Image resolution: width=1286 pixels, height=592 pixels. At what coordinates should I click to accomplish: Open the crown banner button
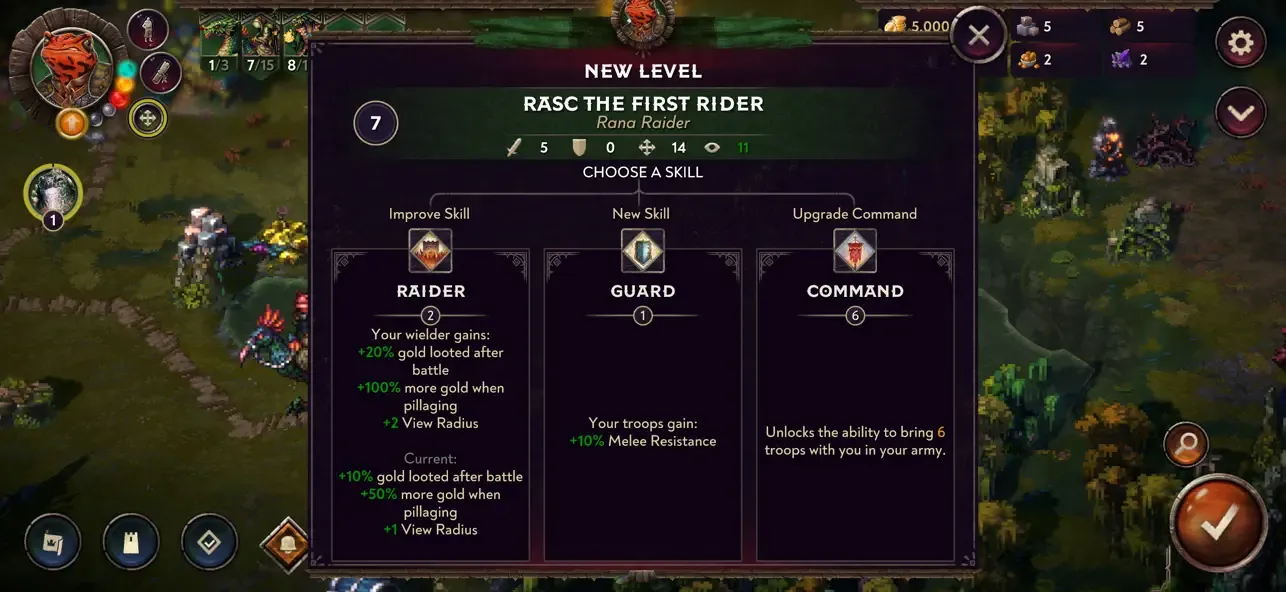tap(51, 542)
